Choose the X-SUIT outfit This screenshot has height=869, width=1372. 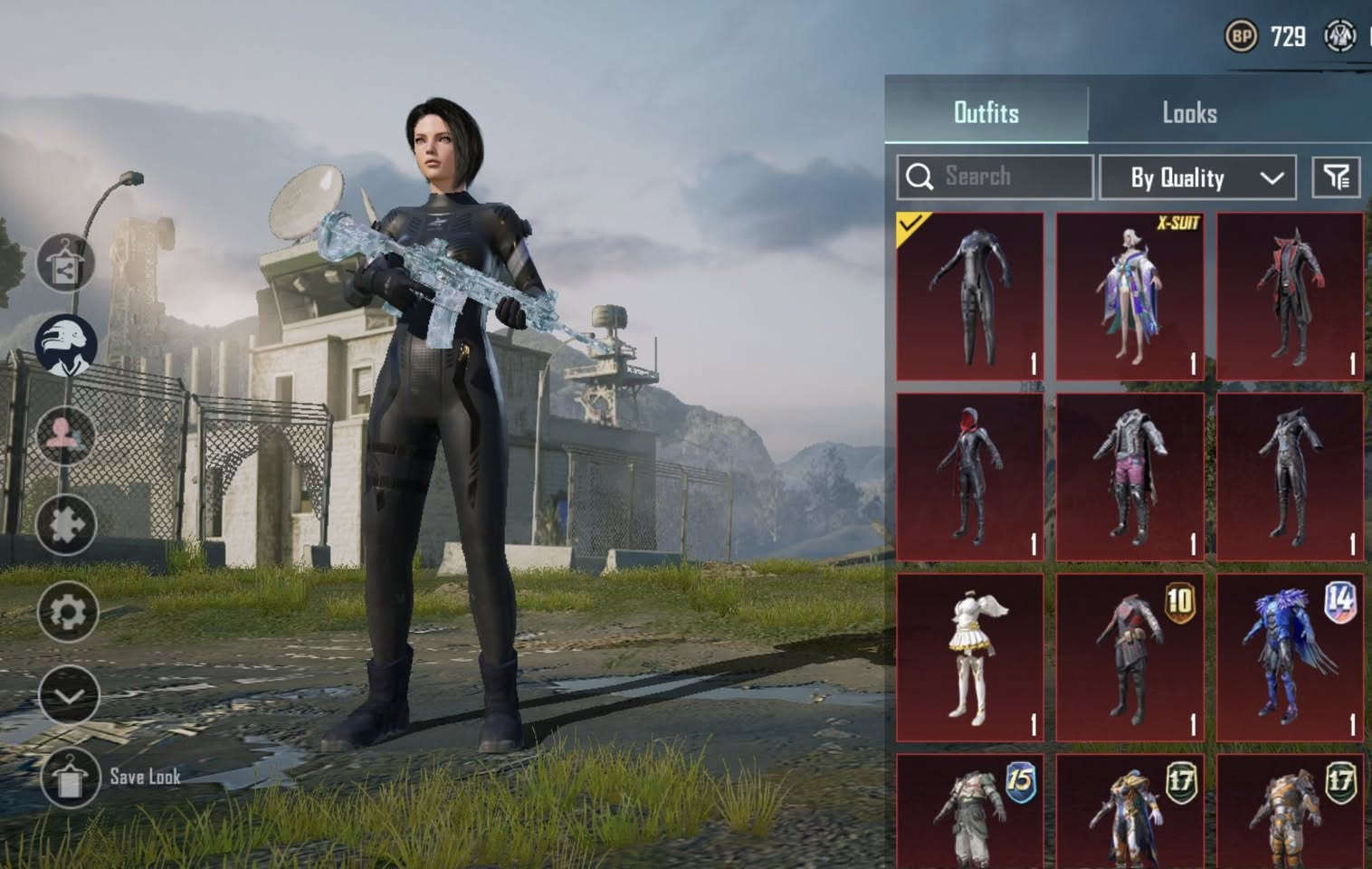pyautogui.click(x=1129, y=296)
